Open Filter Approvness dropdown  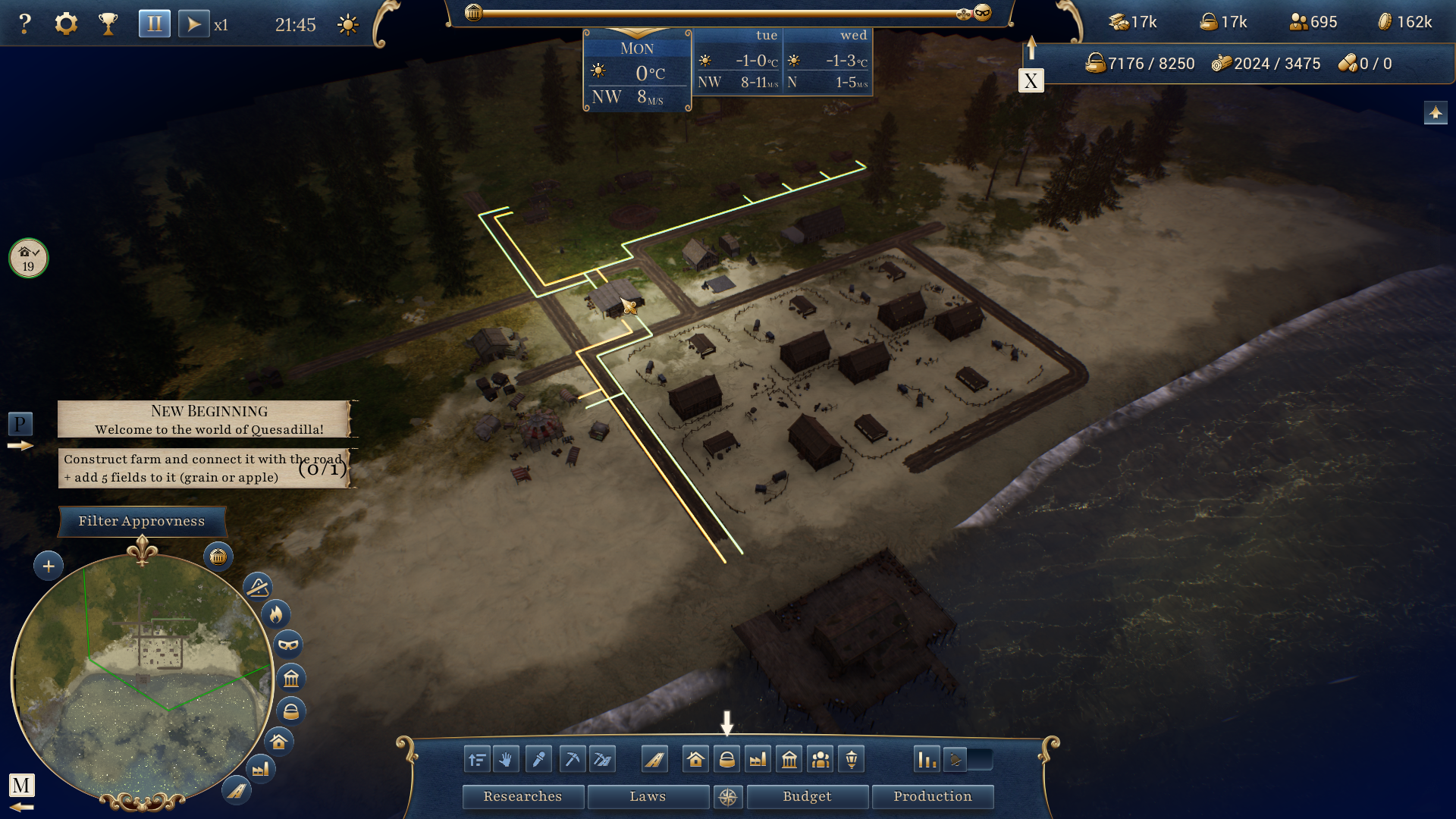pyautogui.click(x=142, y=521)
